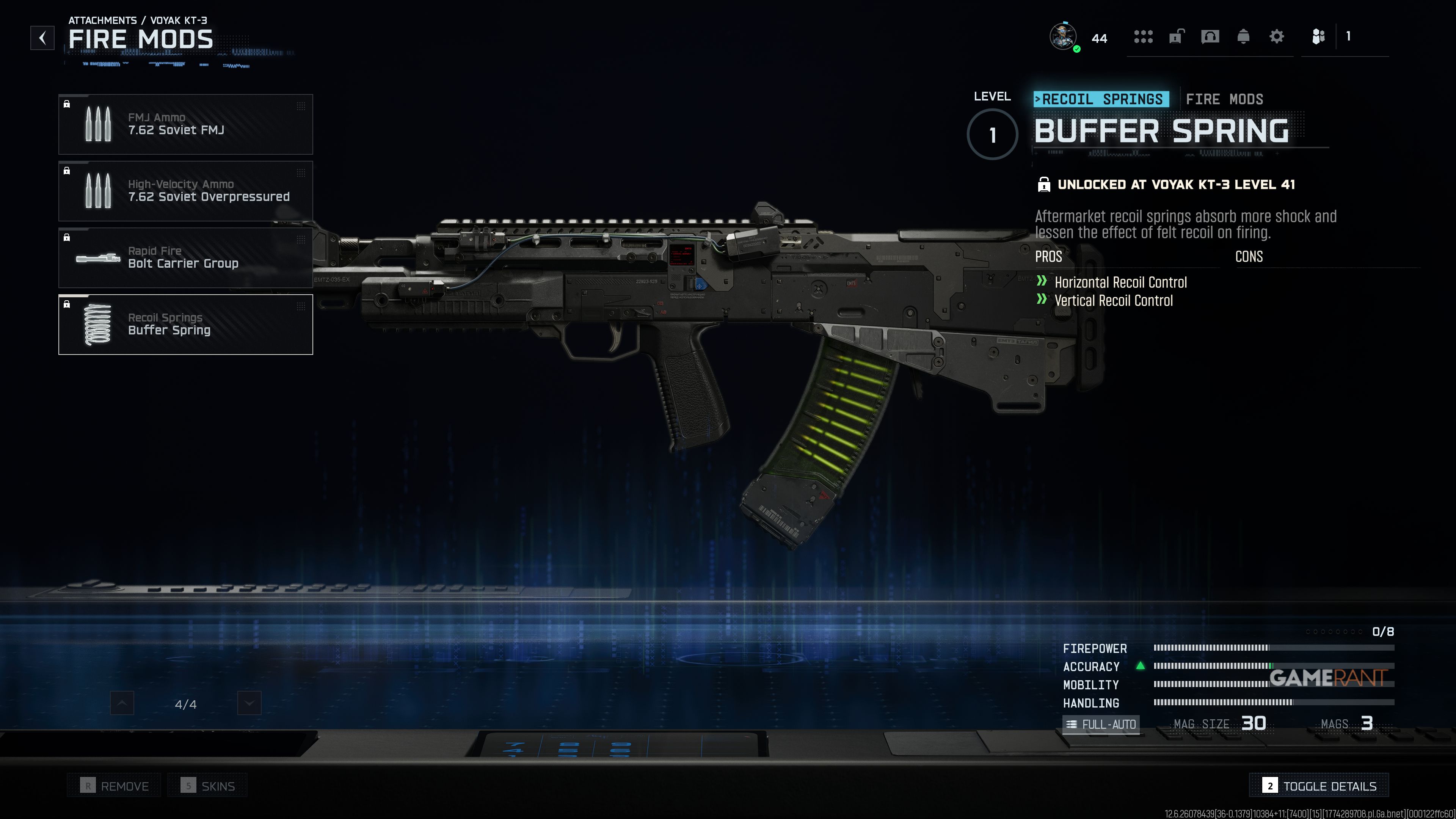
Task: Toggle details panel
Action: click(x=1319, y=786)
